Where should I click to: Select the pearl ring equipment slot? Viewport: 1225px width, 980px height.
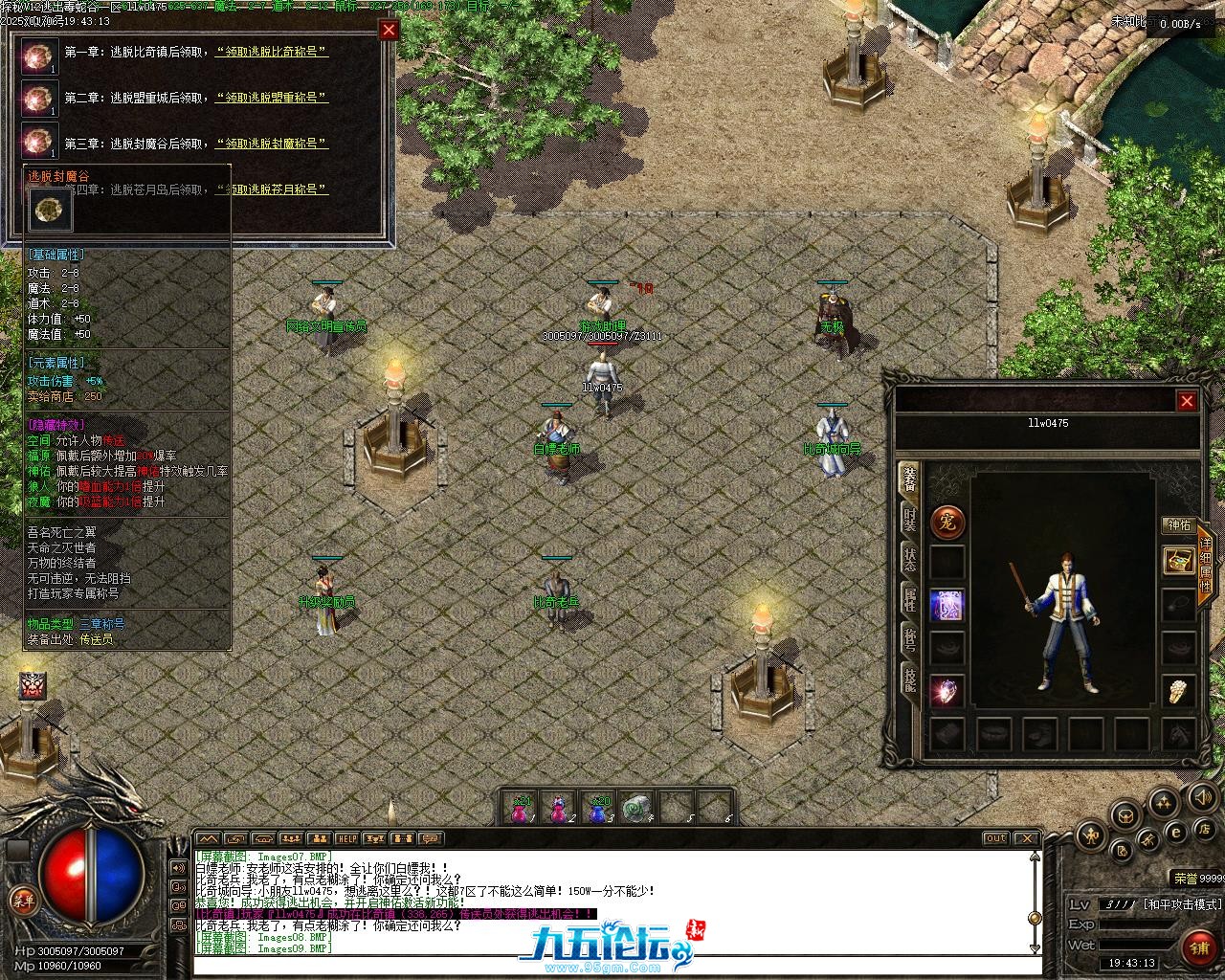(x=1177, y=690)
